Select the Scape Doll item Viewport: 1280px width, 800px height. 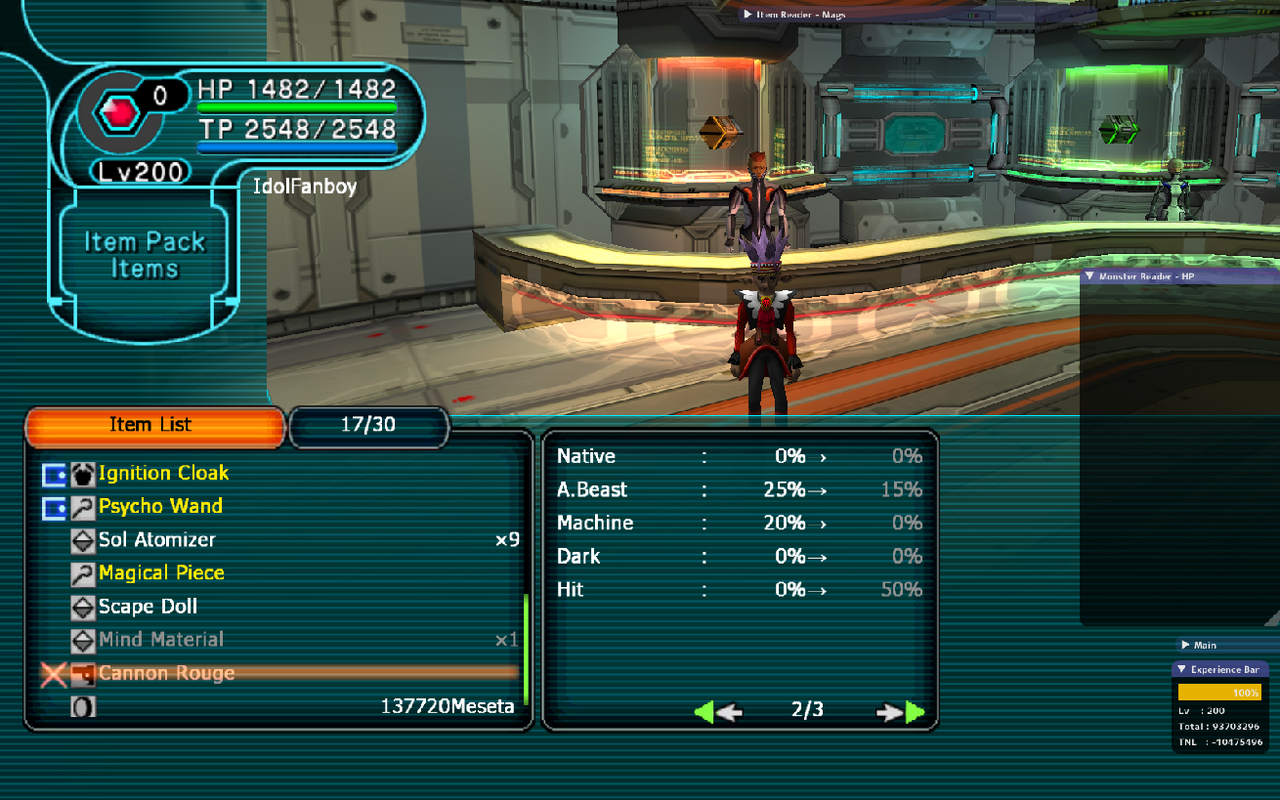[148, 607]
